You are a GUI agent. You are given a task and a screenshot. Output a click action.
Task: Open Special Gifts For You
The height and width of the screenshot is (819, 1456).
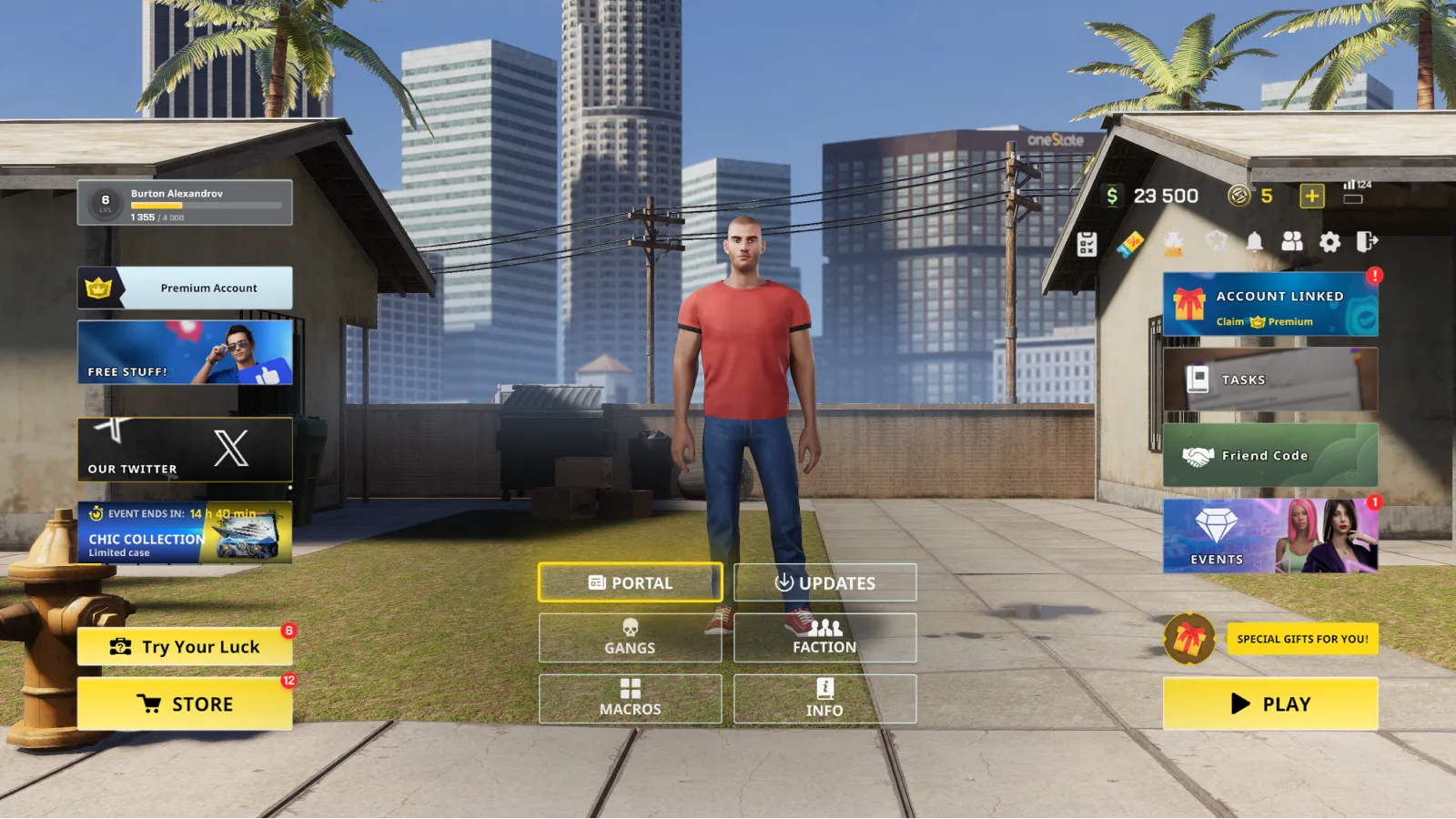point(1301,639)
